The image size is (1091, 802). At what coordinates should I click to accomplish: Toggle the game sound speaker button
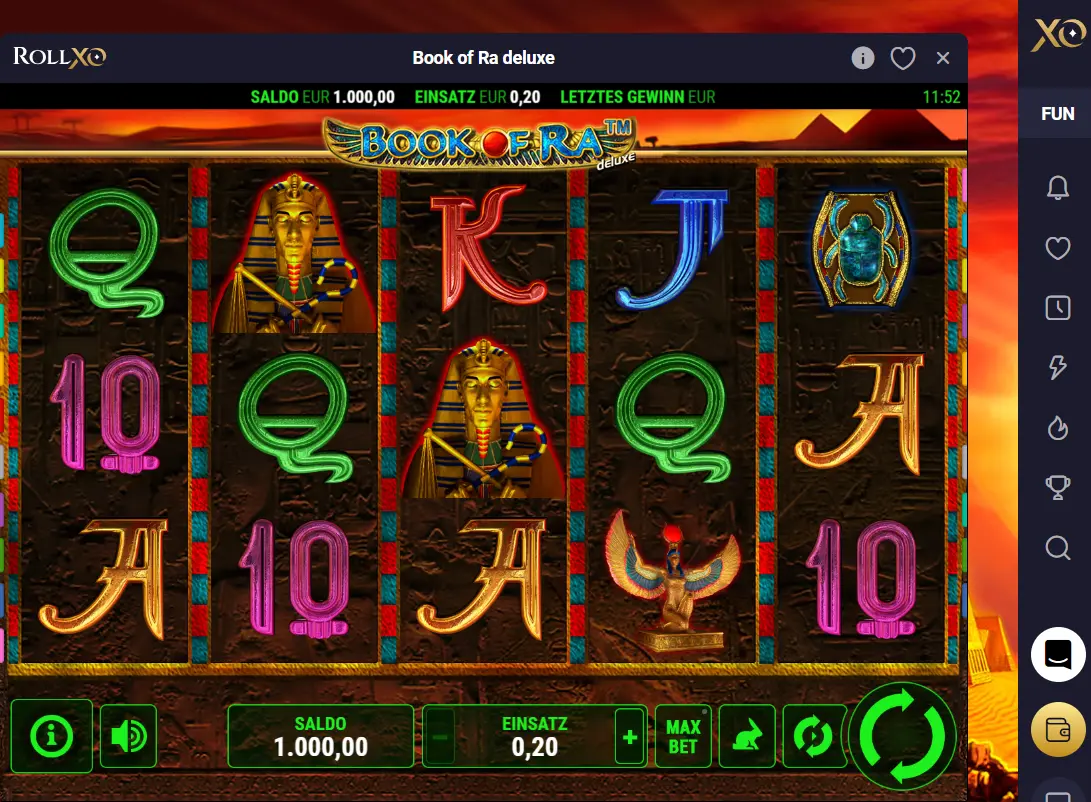pos(129,737)
